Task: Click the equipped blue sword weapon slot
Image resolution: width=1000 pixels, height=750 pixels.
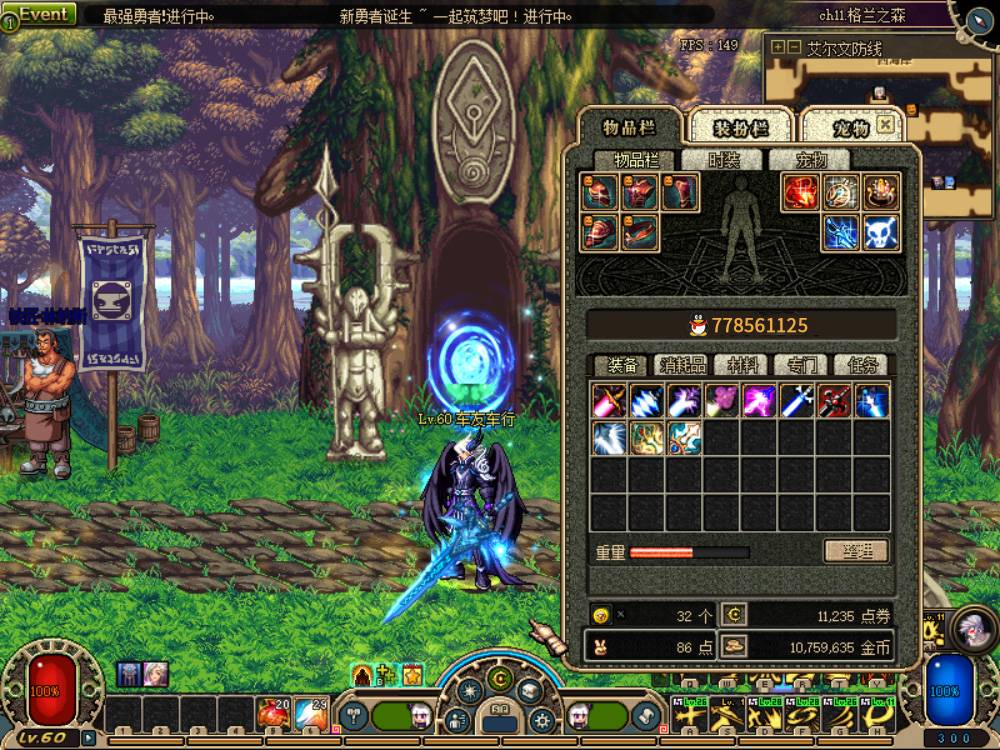Action: 841,233
